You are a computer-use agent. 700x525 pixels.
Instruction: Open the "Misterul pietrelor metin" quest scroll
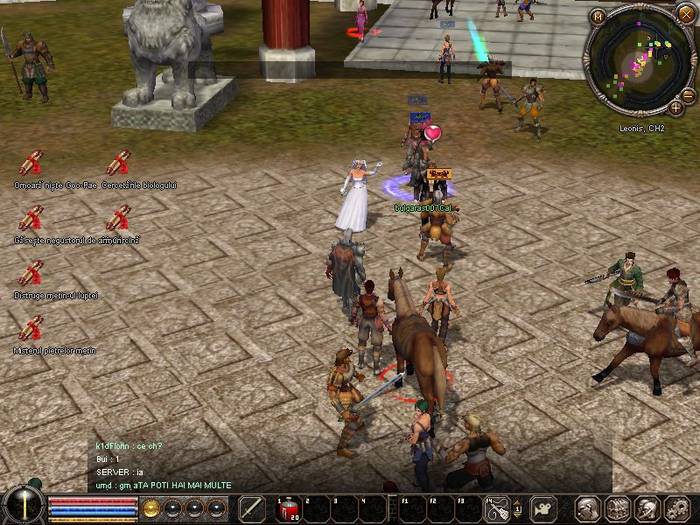pos(31,328)
